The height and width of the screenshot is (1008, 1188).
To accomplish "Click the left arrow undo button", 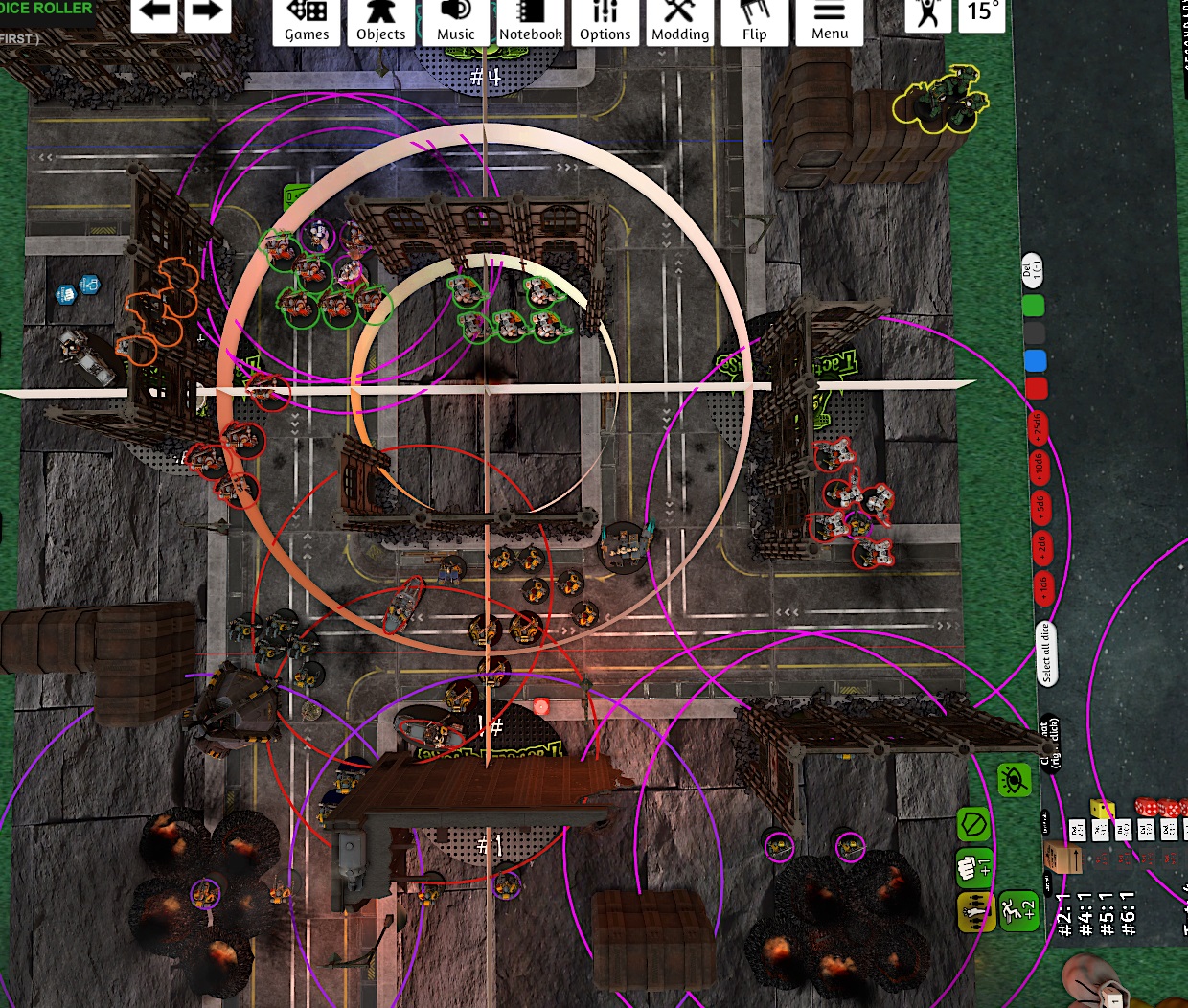I will pyautogui.click(x=154, y=13).
